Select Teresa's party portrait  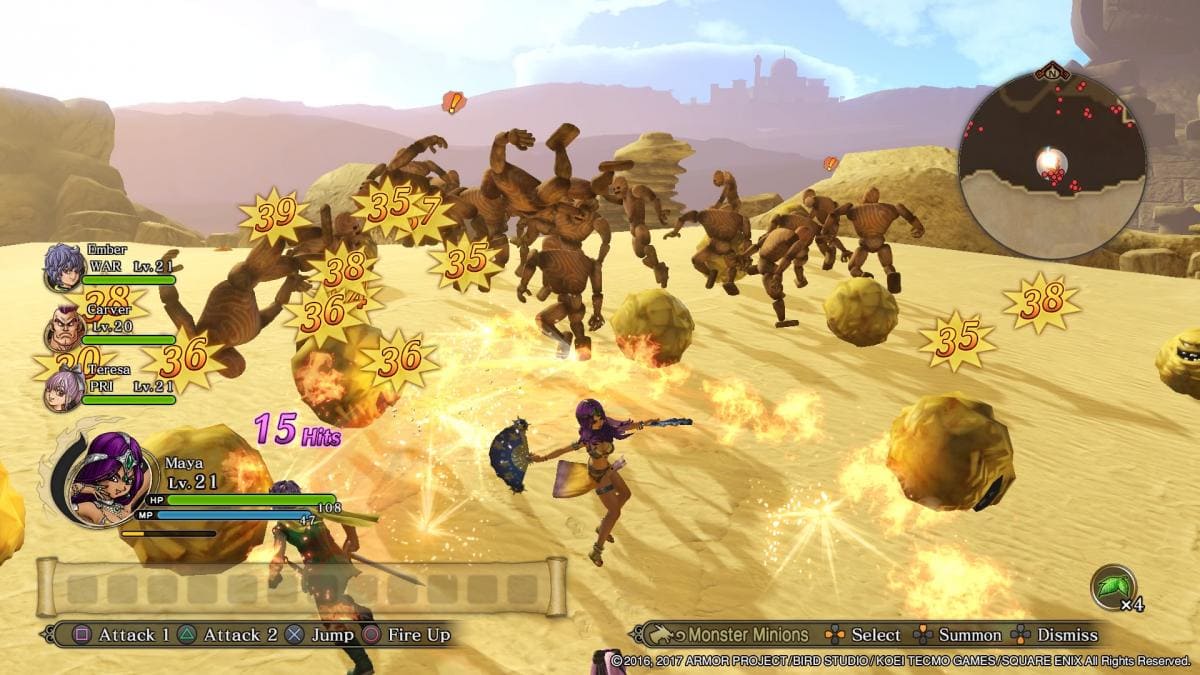(x=64, y=387)
